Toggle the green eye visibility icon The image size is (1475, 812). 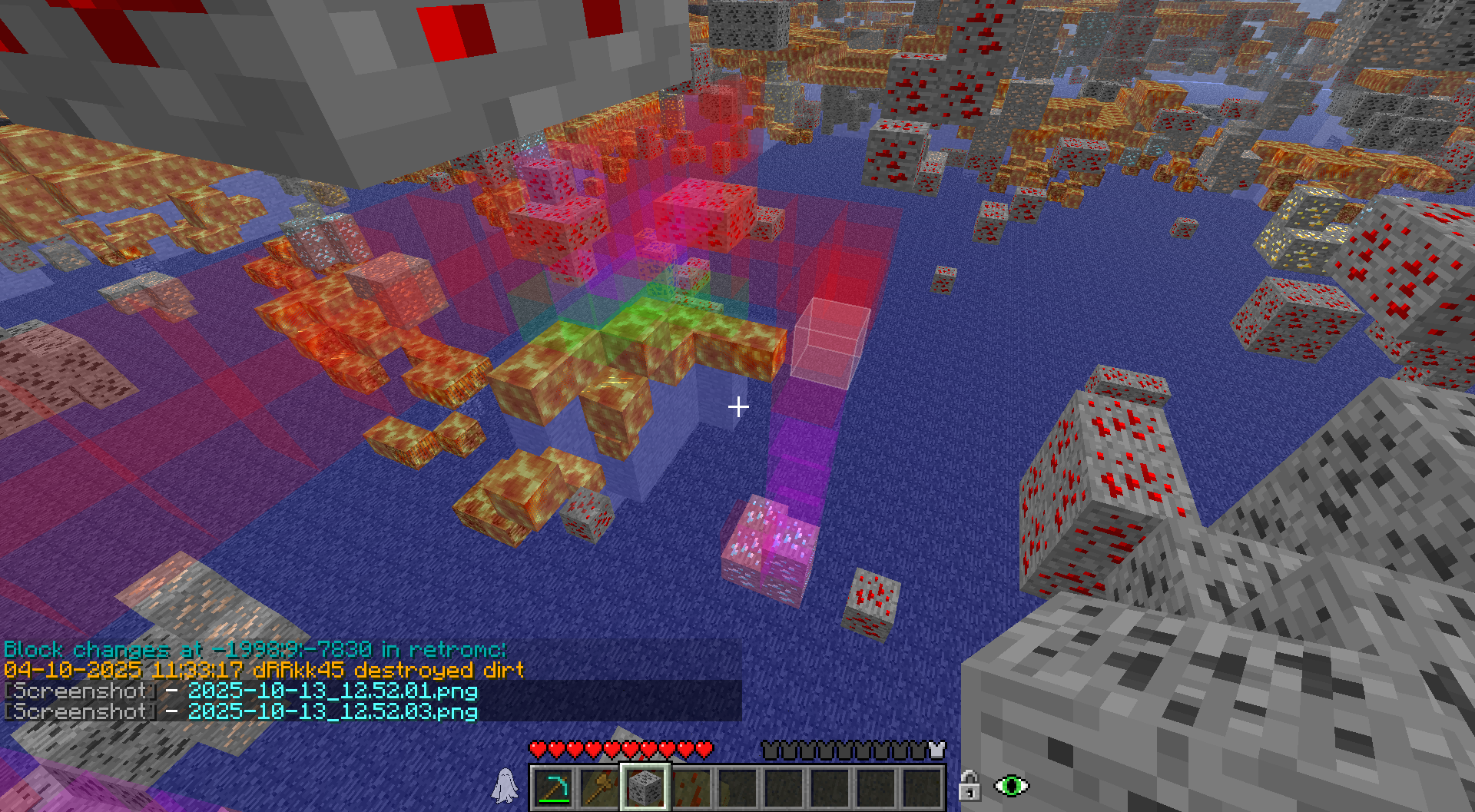coord(1011,786)
